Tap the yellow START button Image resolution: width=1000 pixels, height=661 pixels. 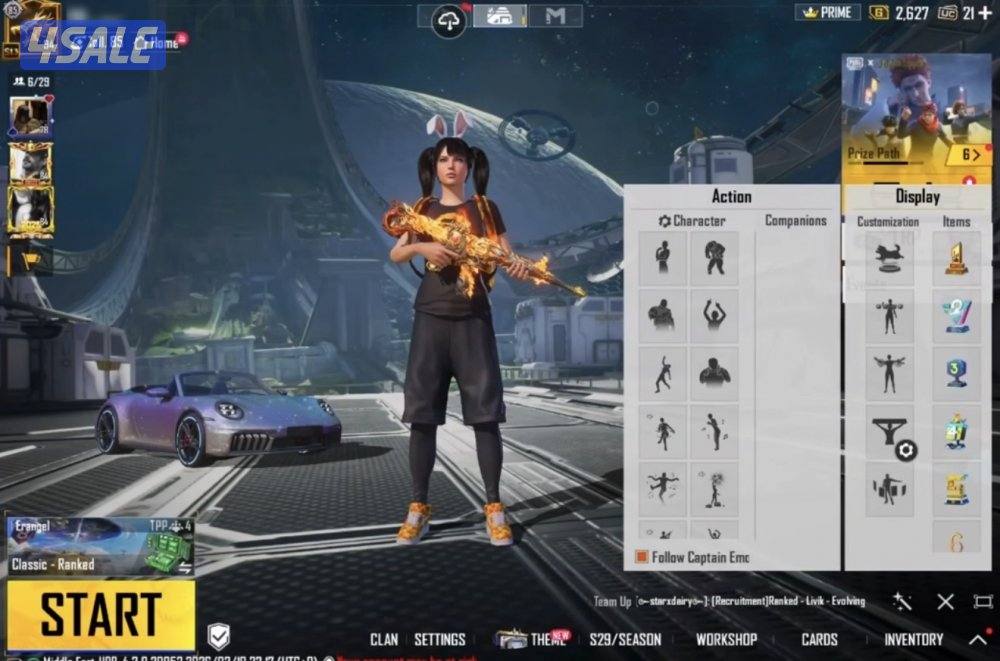100,614
